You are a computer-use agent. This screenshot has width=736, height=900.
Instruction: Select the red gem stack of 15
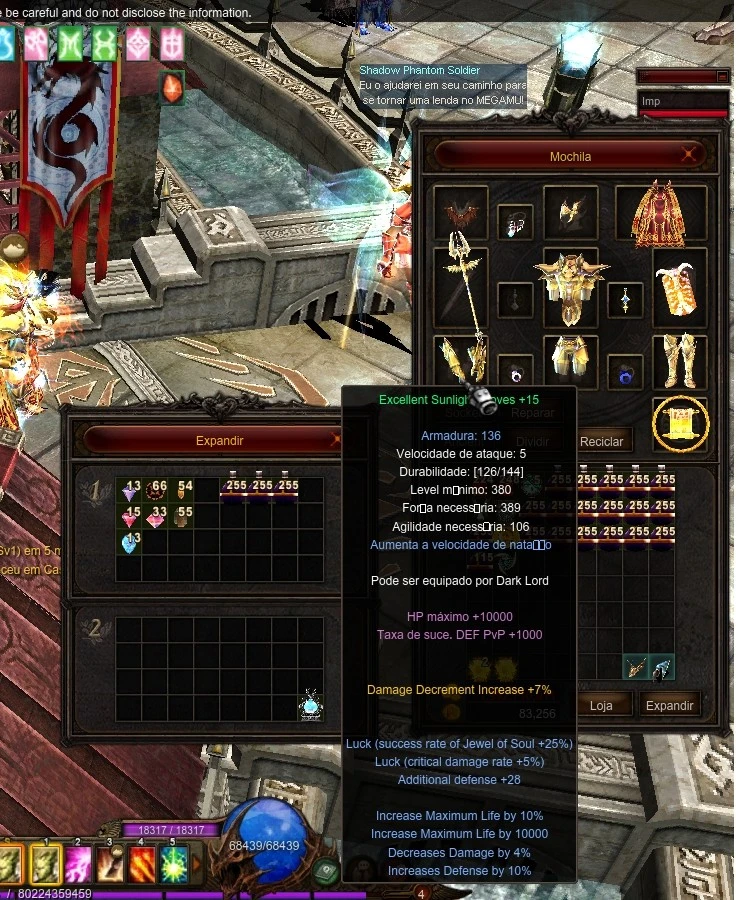[129, 517]
